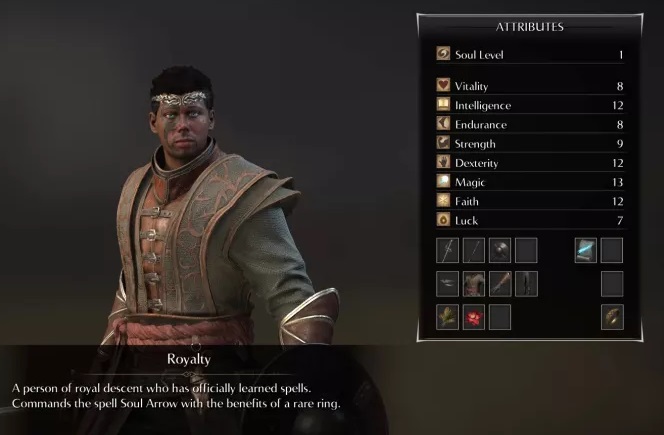Inspect the round buckler shield slot
664x435 pixels.
(500, 250)
